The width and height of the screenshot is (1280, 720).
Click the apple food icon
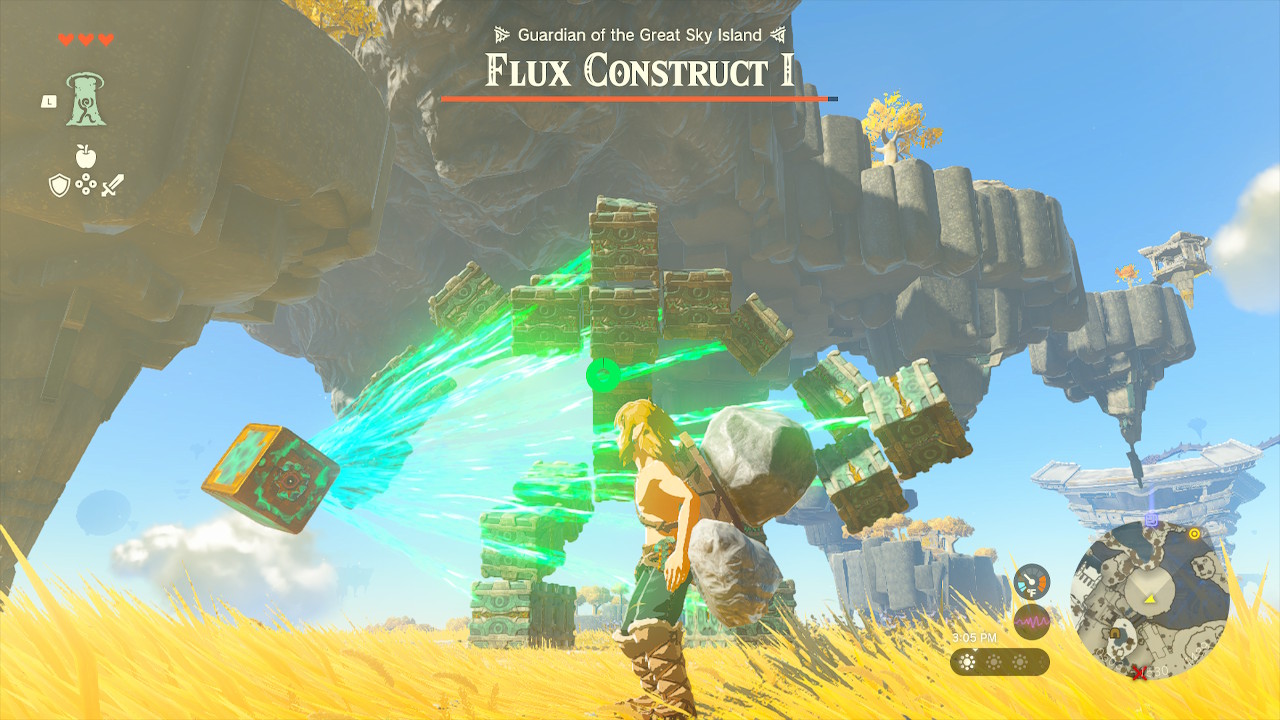click(85, 156)
